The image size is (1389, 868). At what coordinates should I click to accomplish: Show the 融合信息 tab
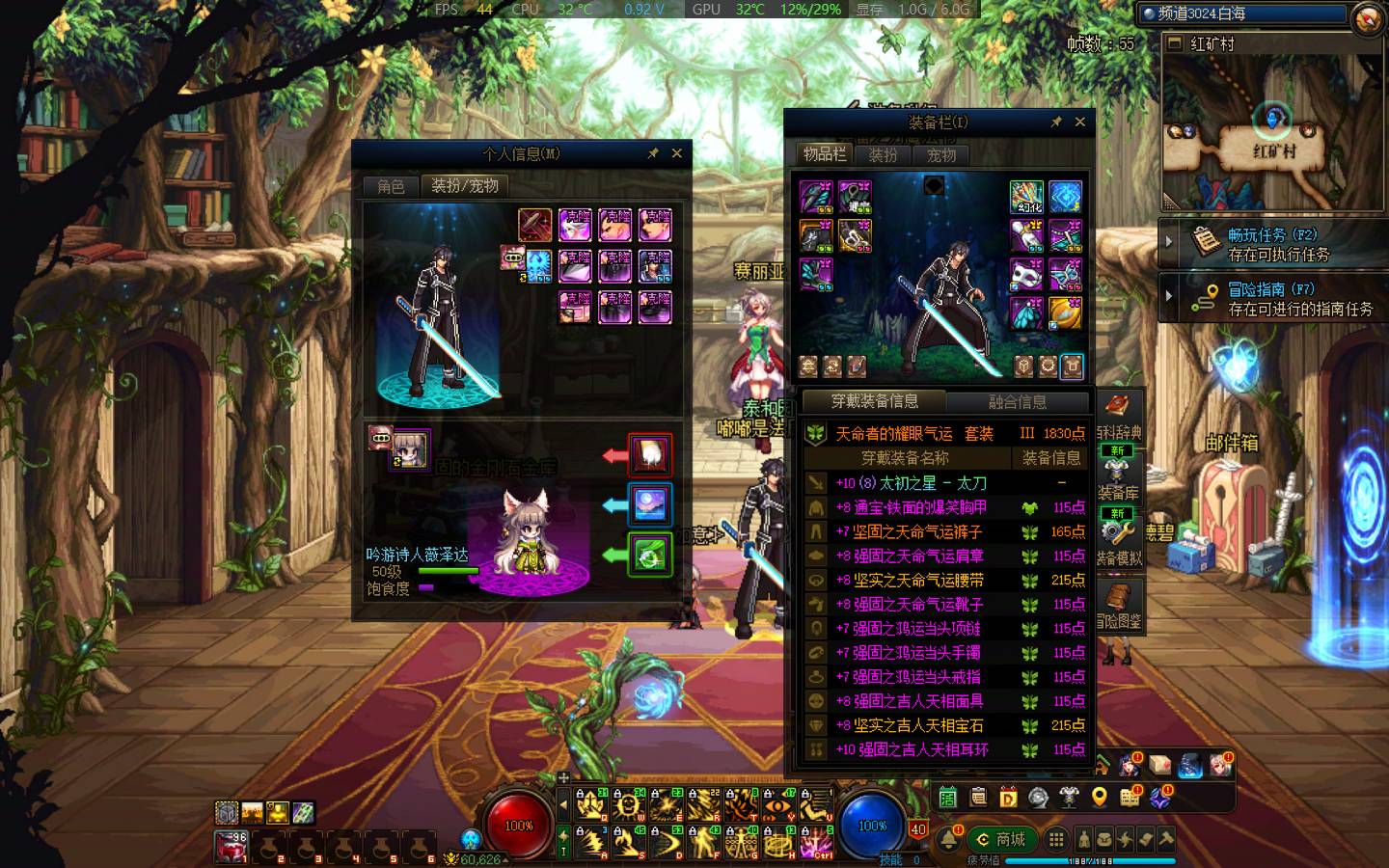[x=1017, y=402]
